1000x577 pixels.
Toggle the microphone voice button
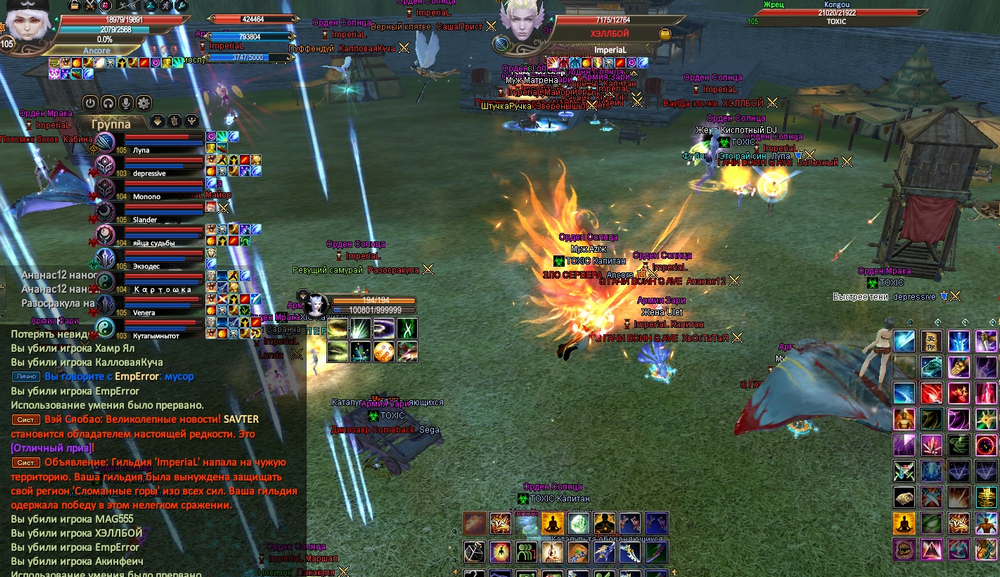coord(126,102)
